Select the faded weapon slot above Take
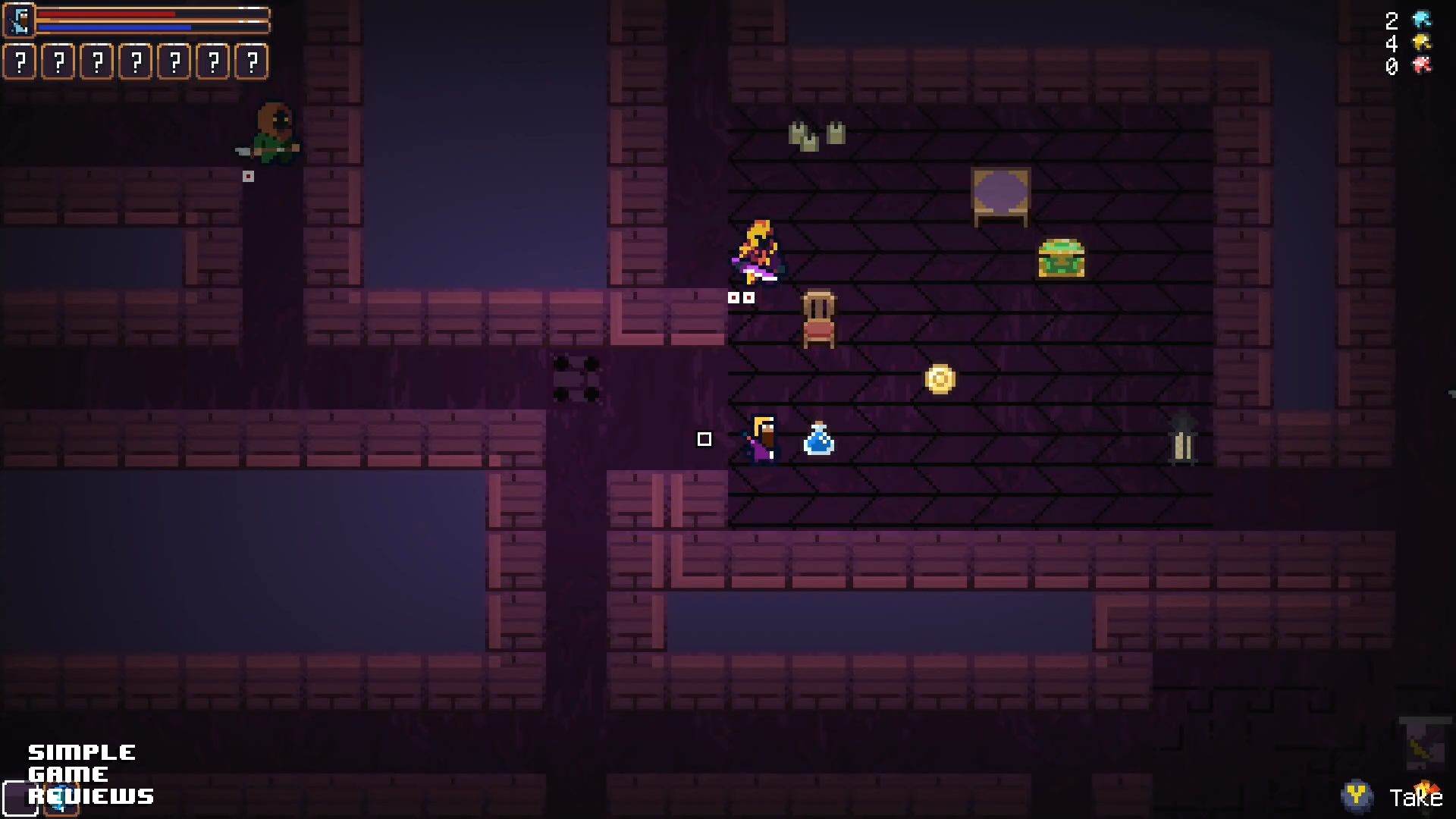 [x=1423, y=743]
